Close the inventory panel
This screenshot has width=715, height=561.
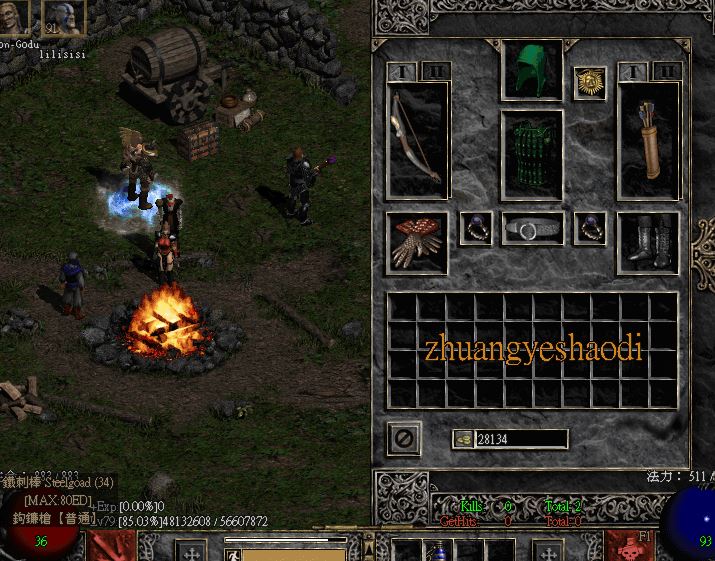(x=404, y=438)
